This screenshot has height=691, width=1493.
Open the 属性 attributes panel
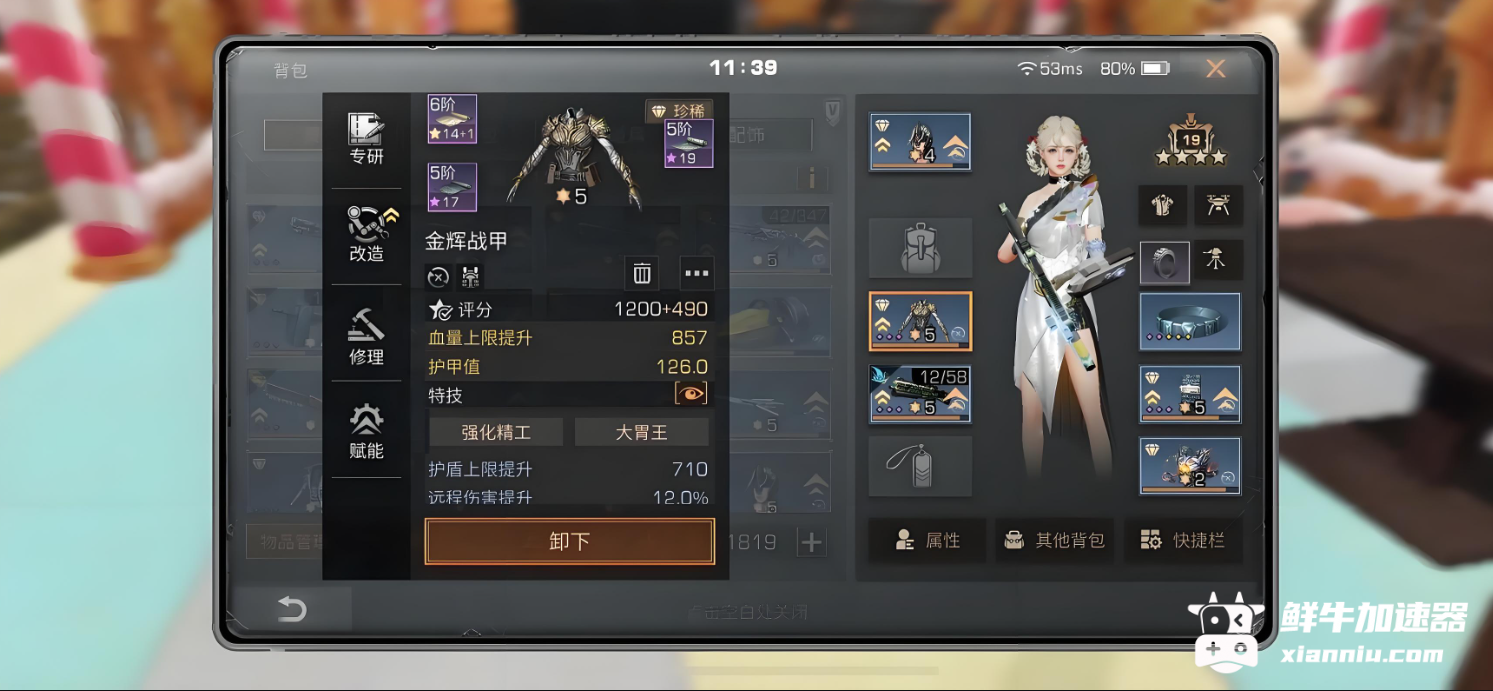(x=927, y=540)
